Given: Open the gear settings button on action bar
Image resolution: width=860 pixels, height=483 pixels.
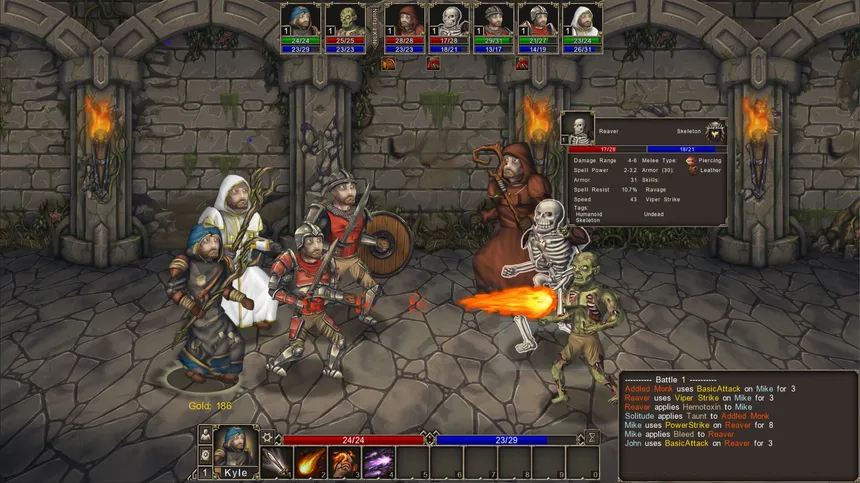Looking at the screenshot, I should tap(267, 438).
